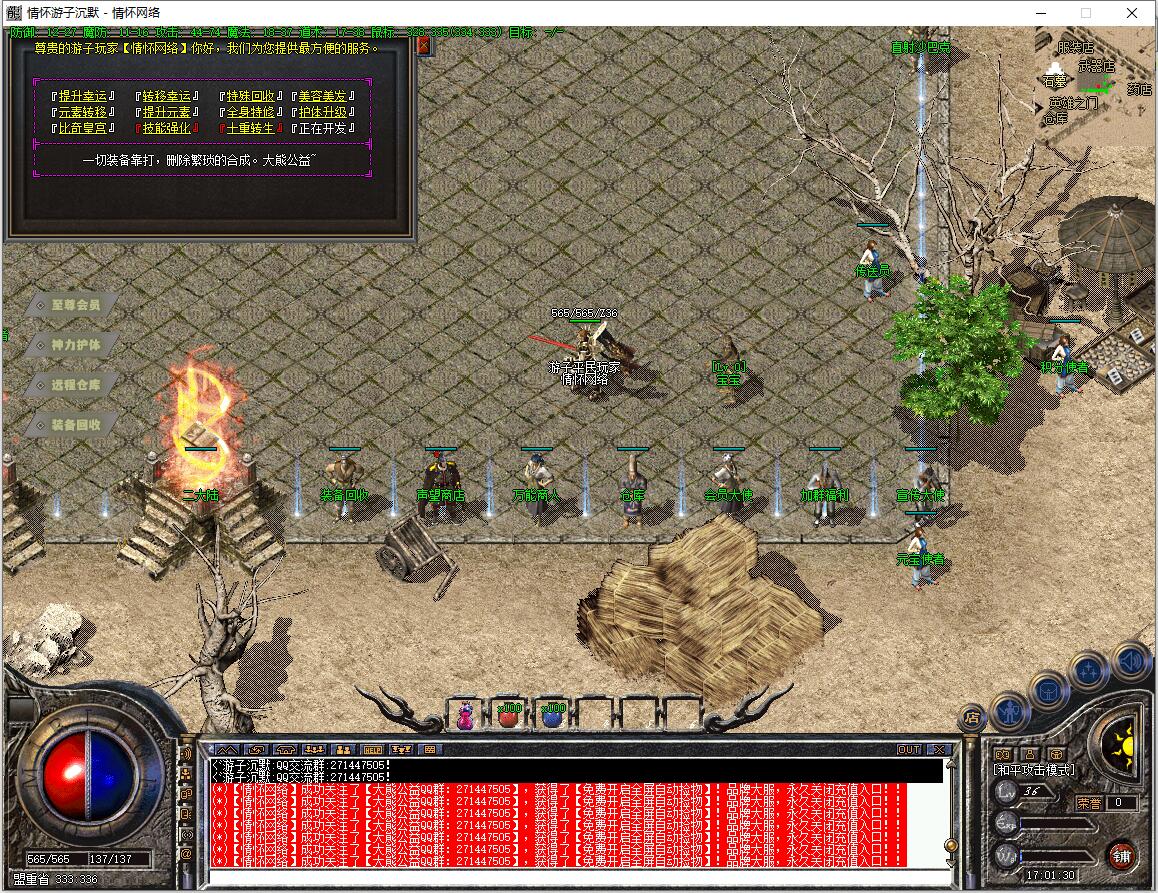Use the blue potion in the hotbar
The height and width of the screenshot is (893, 1158).
coord(552,714)
